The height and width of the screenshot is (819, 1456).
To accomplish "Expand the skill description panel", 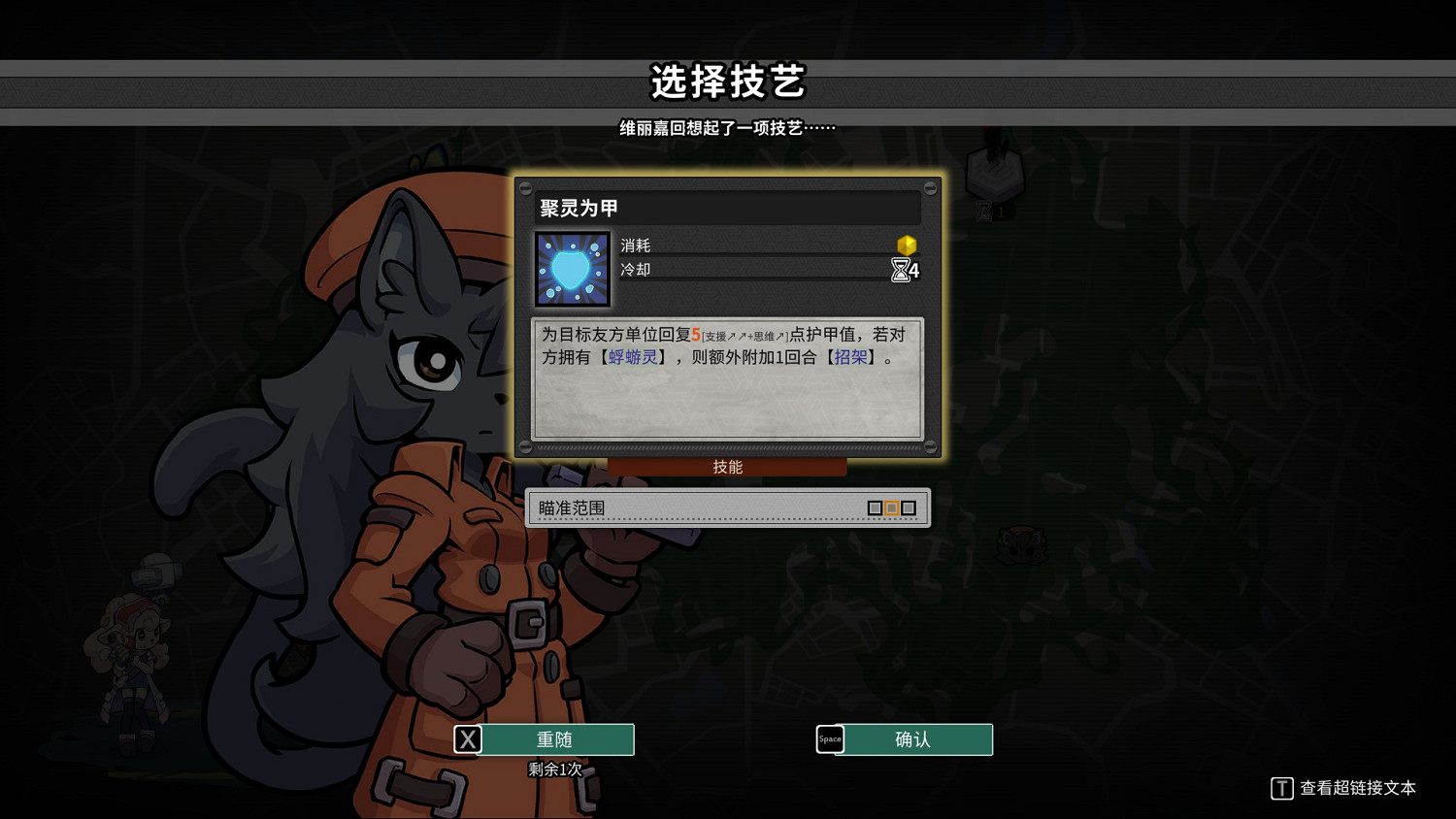I will (x=726, y=380).
